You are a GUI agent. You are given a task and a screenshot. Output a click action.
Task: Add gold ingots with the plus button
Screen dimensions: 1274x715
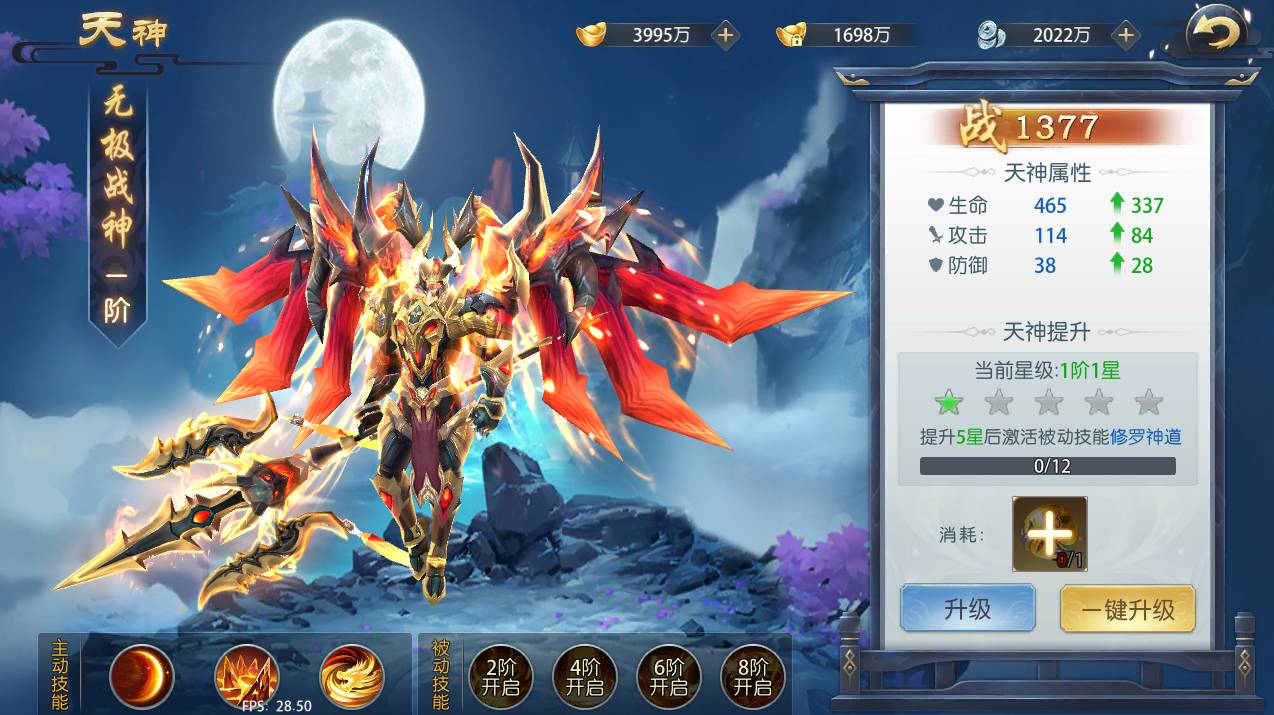pyautogui.click(x=726, y=35)
